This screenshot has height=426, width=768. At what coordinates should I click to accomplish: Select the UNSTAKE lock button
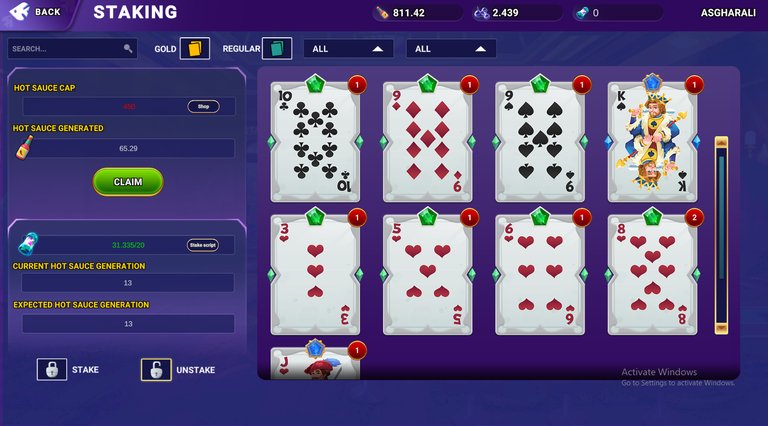[156, 369]
